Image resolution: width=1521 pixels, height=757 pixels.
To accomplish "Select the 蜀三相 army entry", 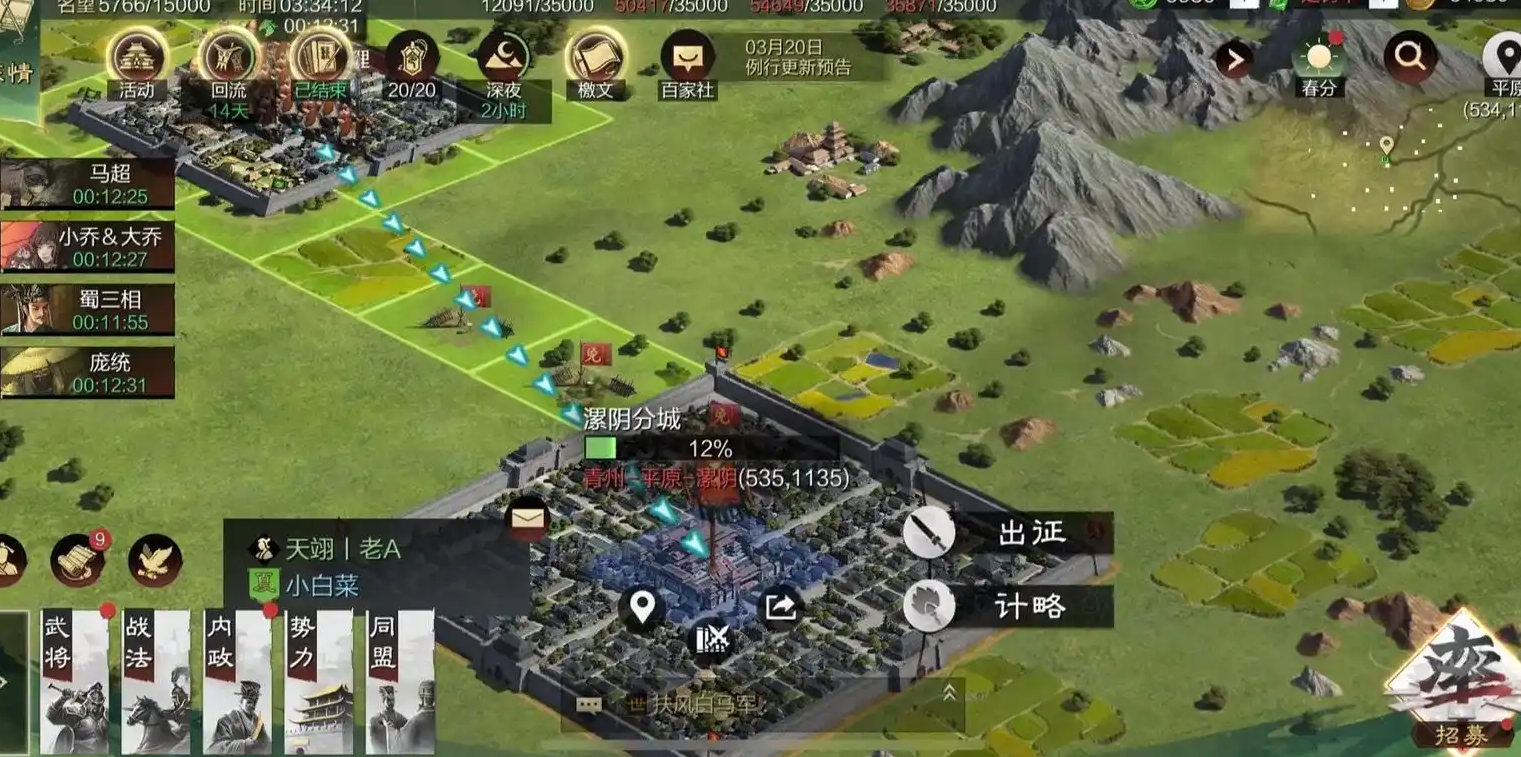I will pos(88,310).
